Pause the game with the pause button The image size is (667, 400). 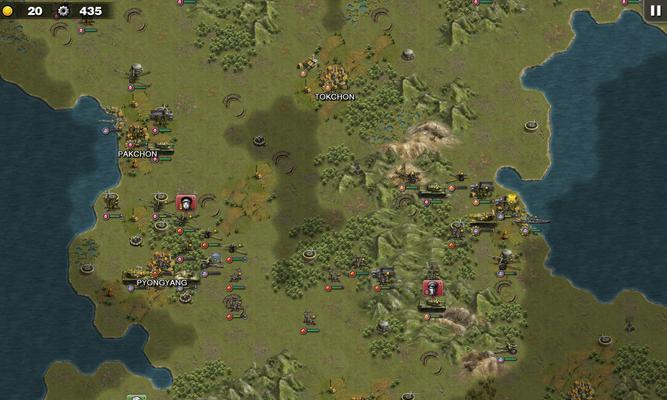(655, 10)
